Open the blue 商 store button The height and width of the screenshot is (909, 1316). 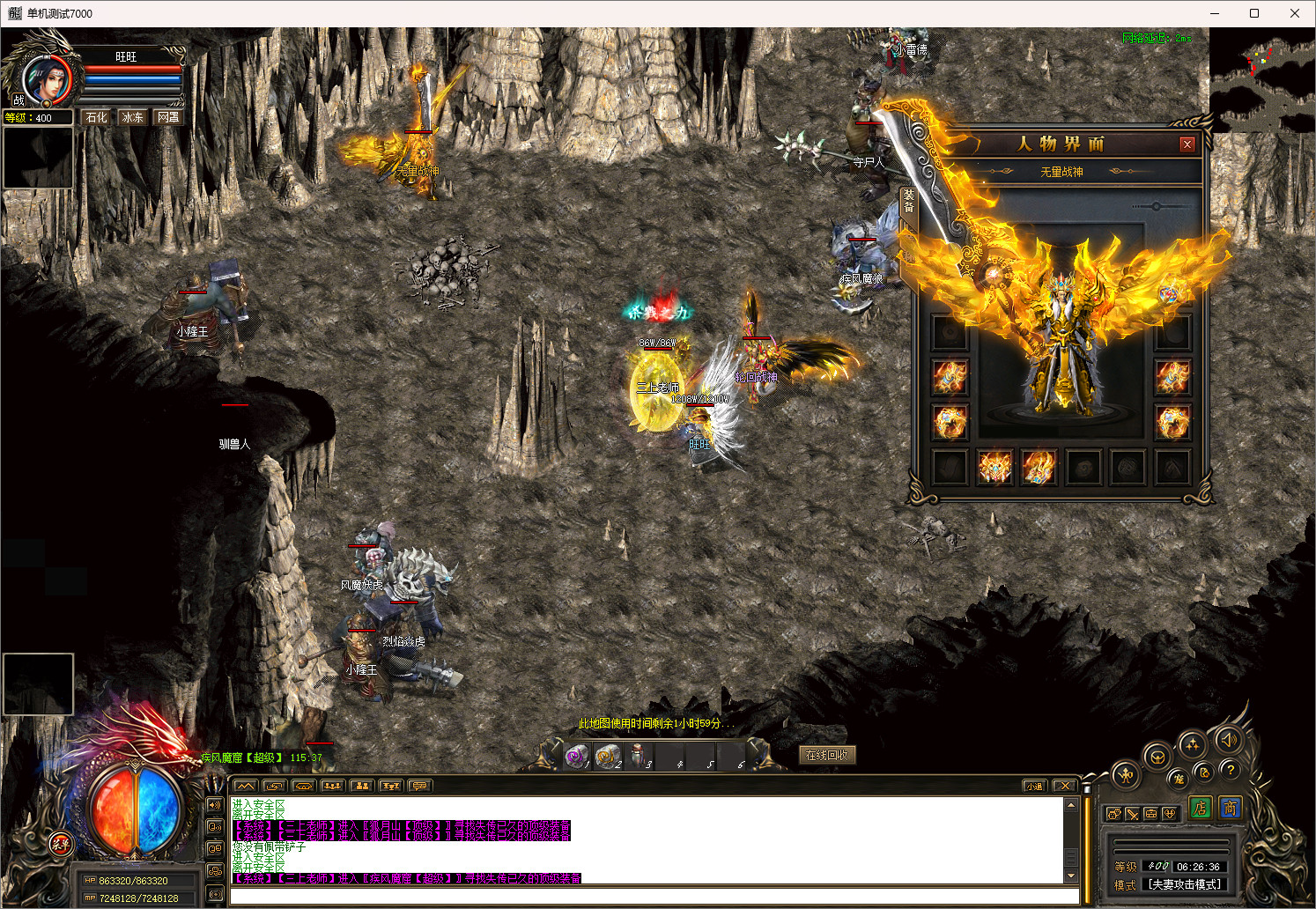point(1230,808)
